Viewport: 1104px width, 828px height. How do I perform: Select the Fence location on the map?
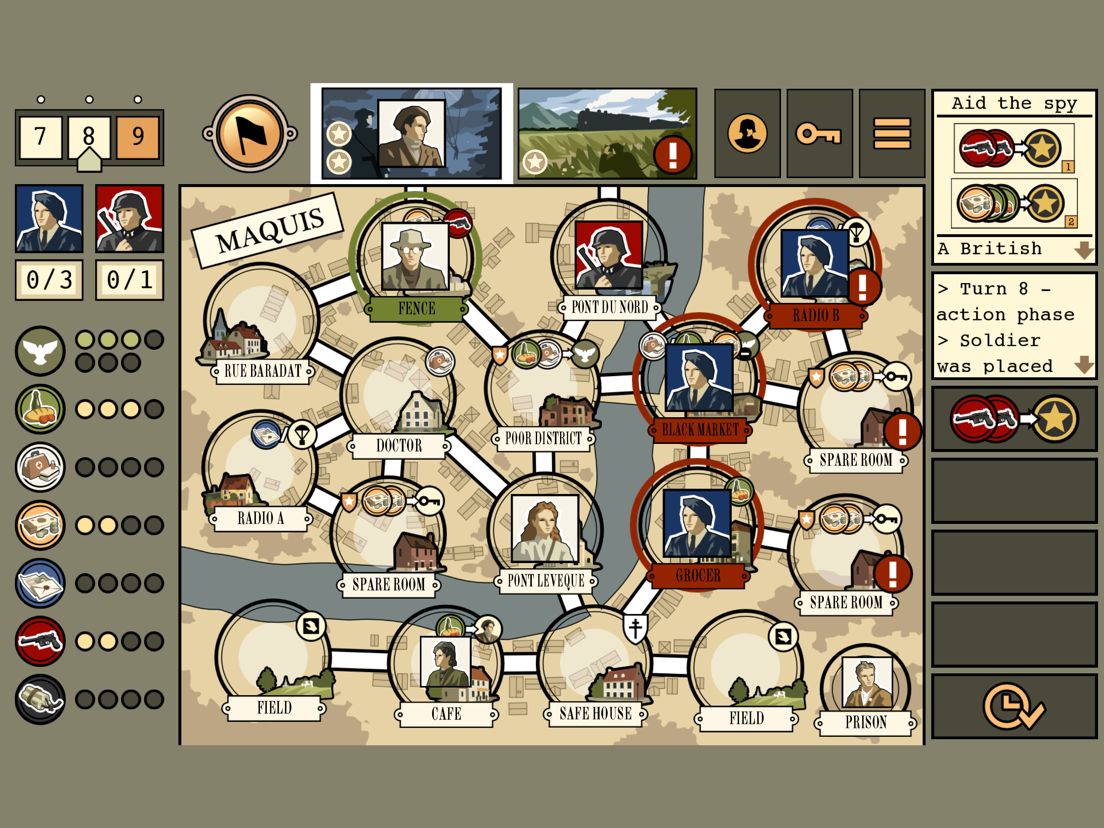pos(415,262)
